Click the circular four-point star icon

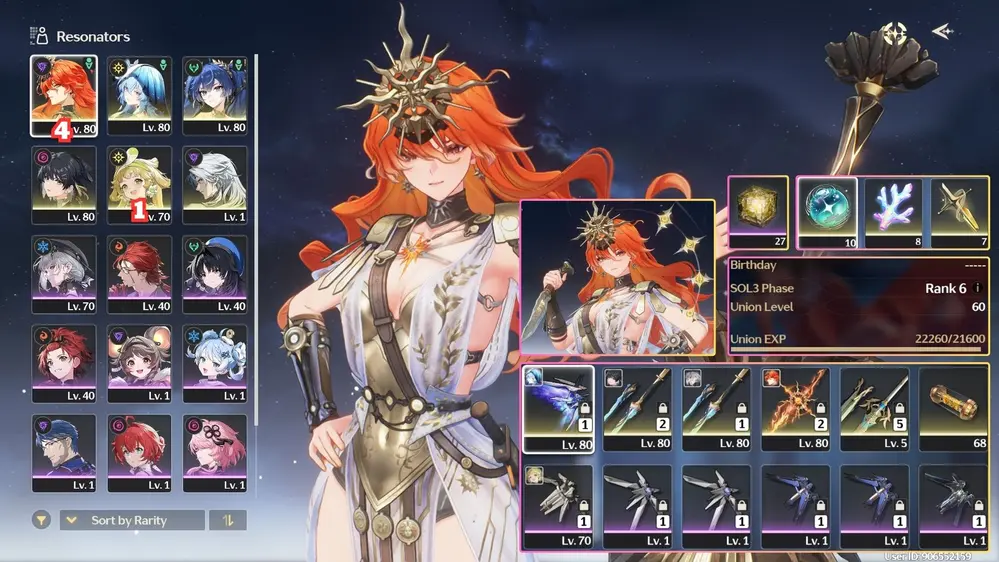tap(893, 33)
